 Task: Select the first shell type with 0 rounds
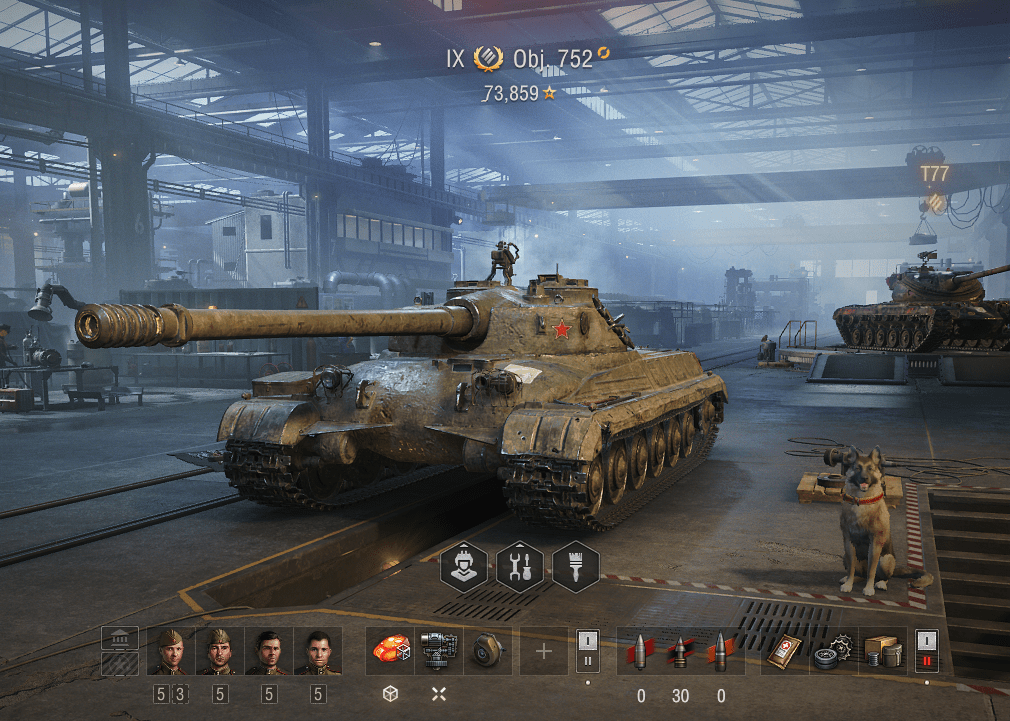641,652
